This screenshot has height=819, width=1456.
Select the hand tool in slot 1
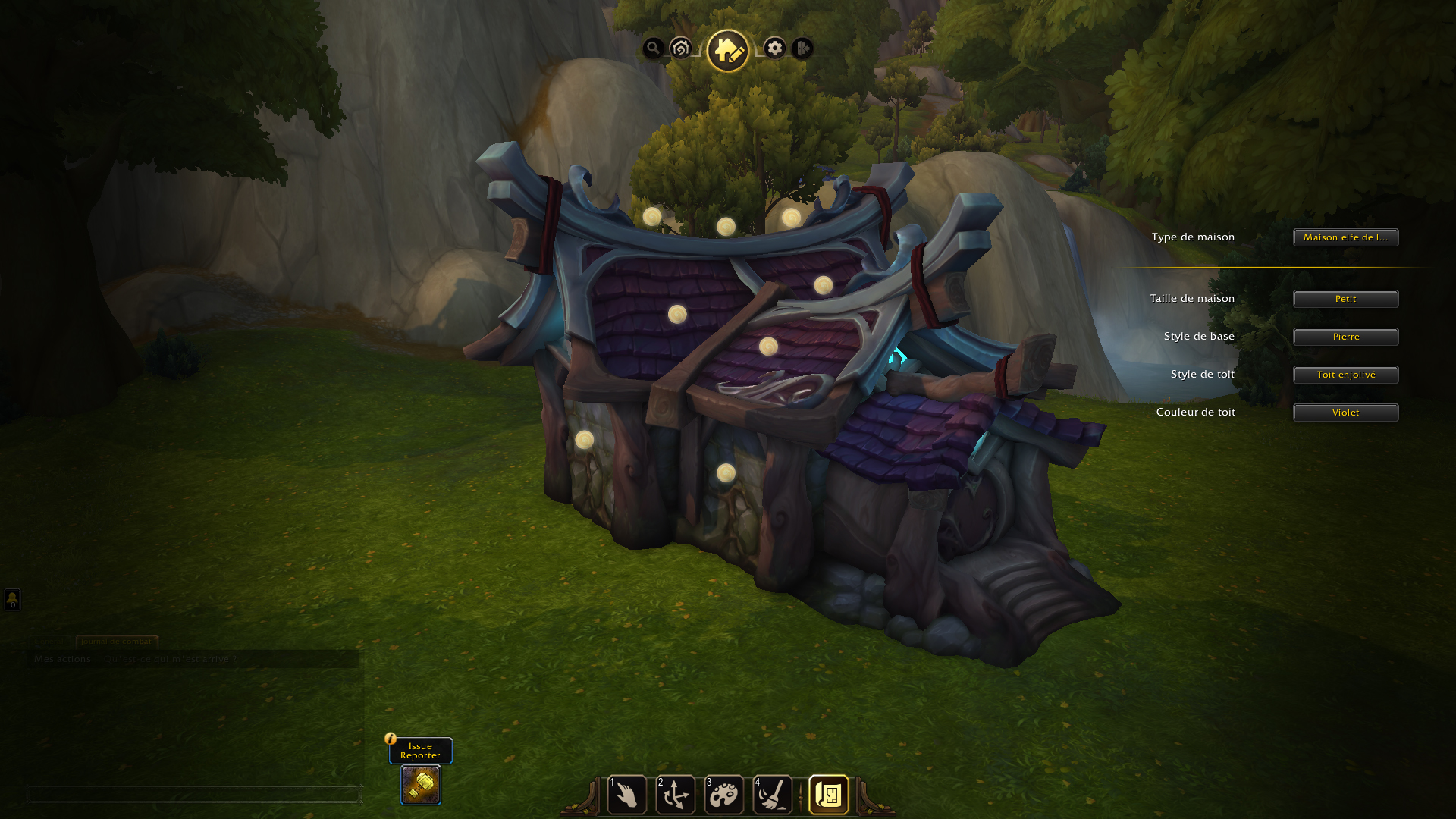[627, 795]
